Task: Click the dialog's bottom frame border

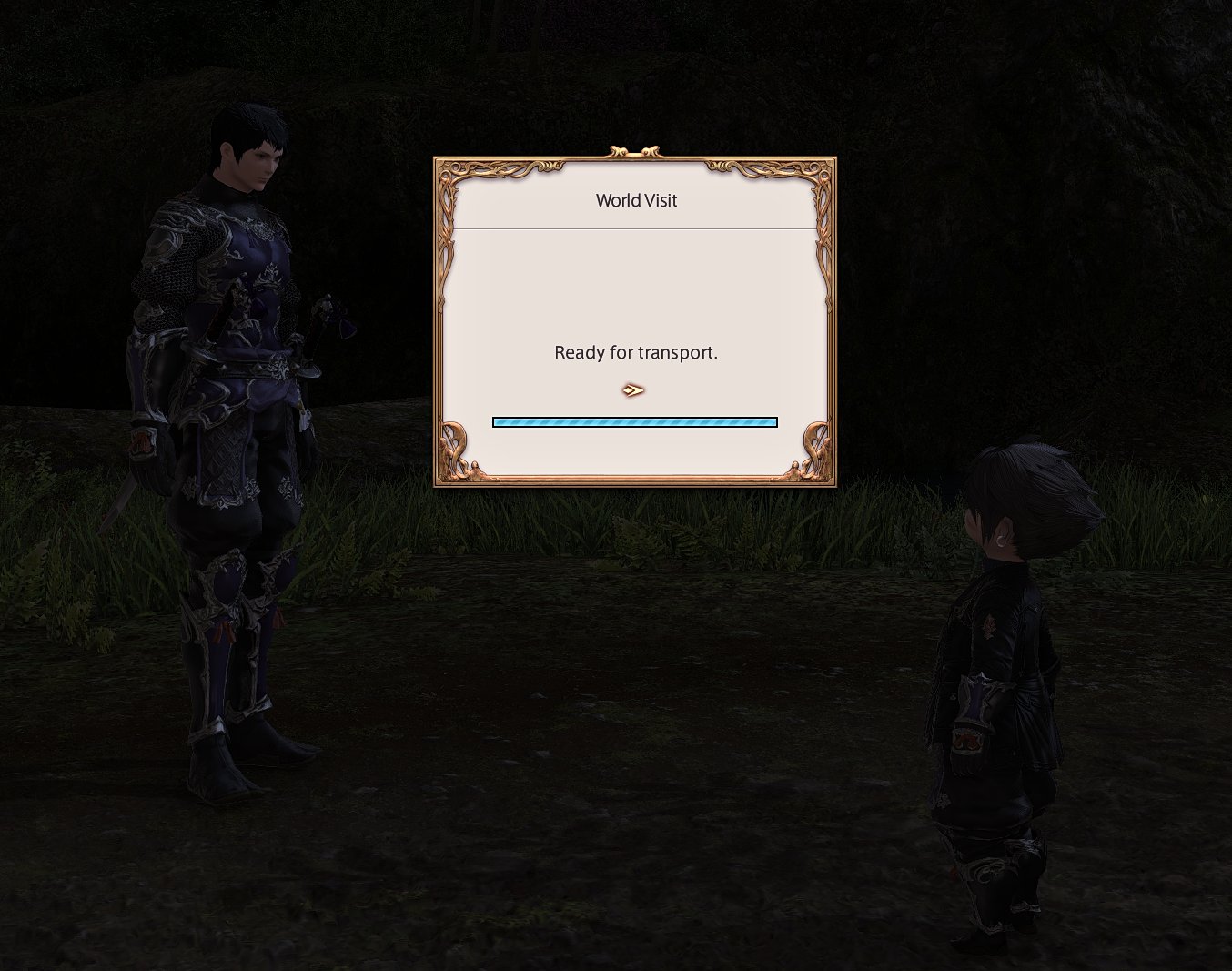Action: 635,480
